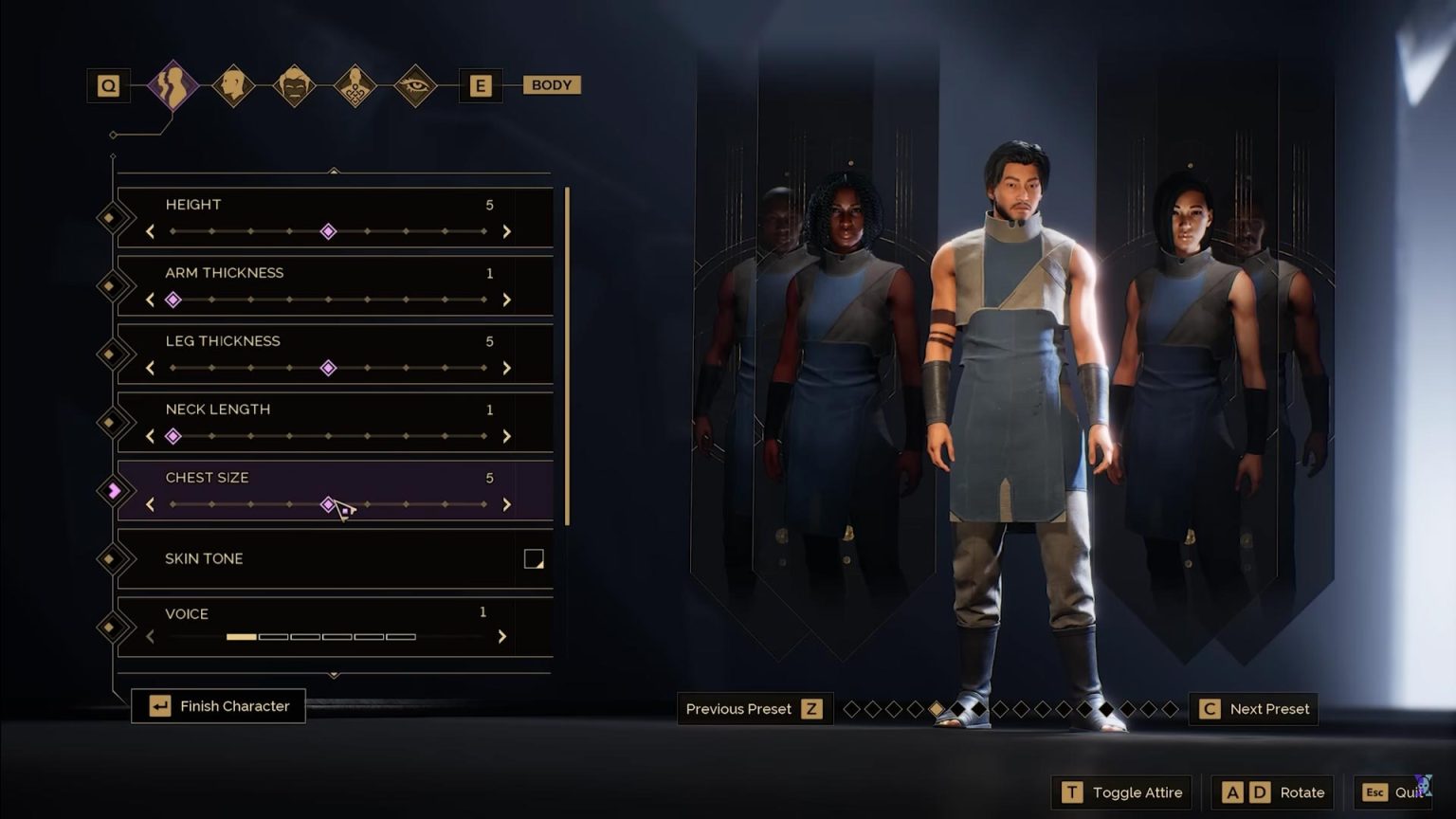Viewport: 1456px width, 819px height.
Task: Open the Hair customization category icon
Action: [x=295, y=84]
